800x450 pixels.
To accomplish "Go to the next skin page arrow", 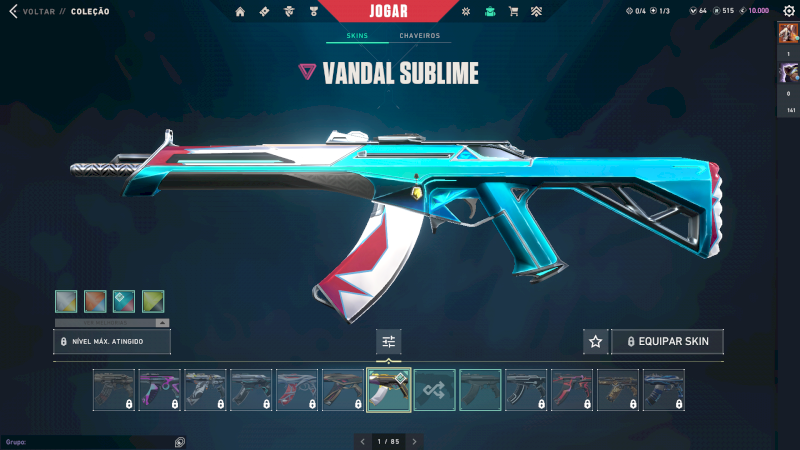I will (x=415, y=441).
